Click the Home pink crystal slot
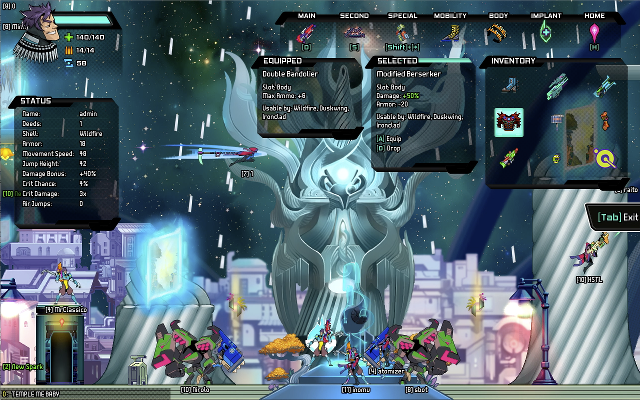 click(595, 33)
